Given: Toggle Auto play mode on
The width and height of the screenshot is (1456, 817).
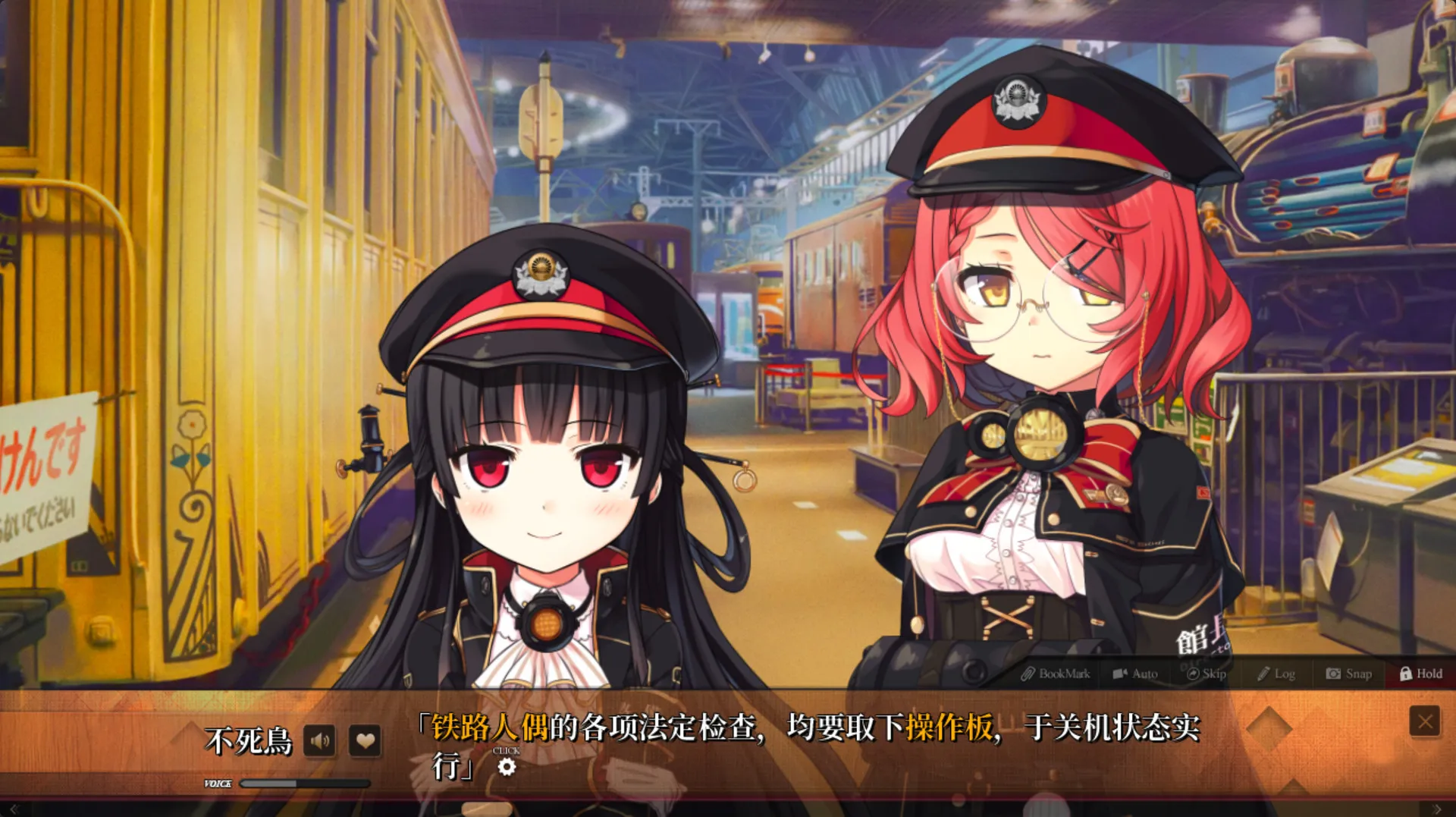Looking at the screenshot, I should tap(1135, 674).
